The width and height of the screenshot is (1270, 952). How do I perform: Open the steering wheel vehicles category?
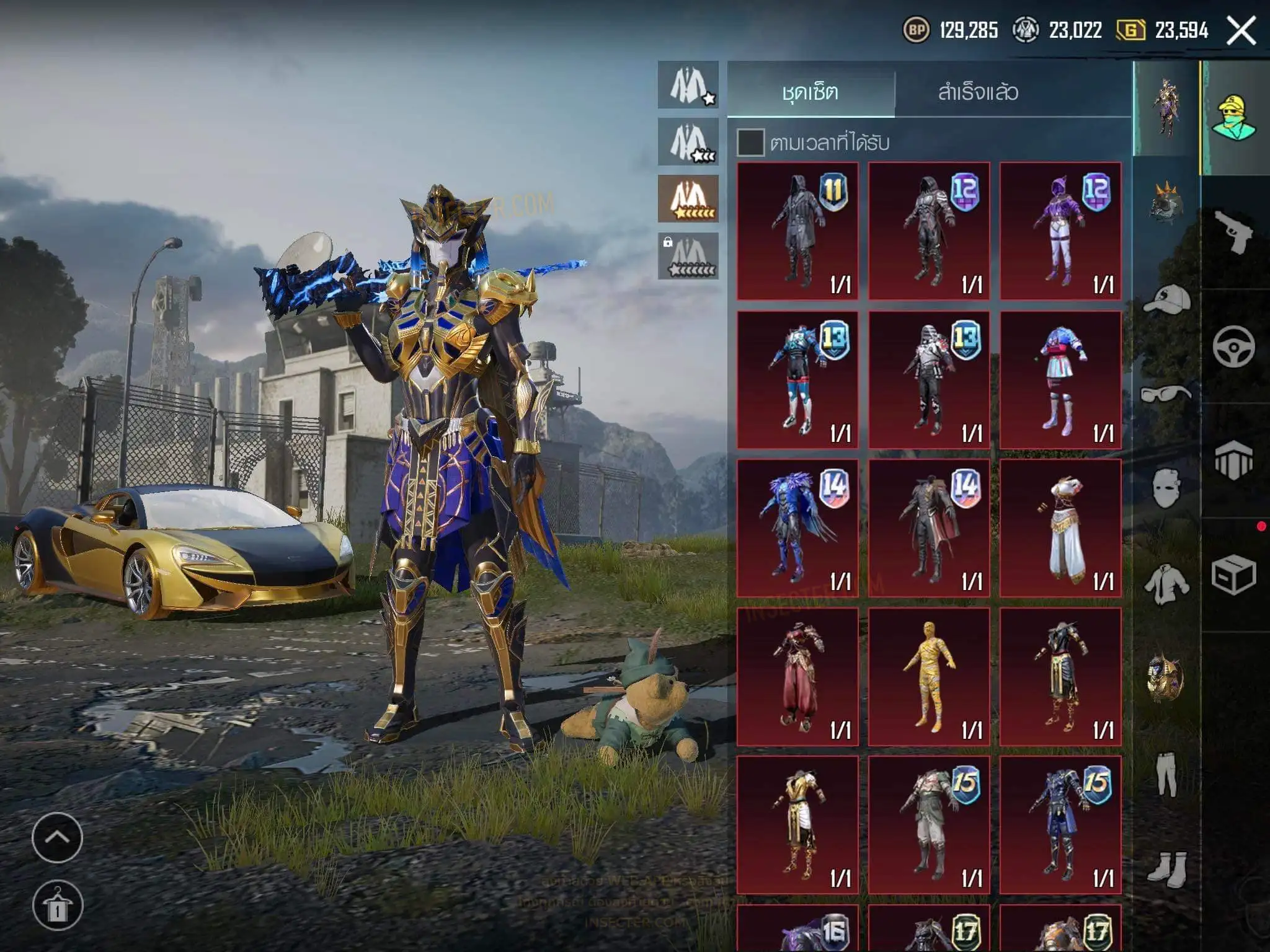[1233, 346]
